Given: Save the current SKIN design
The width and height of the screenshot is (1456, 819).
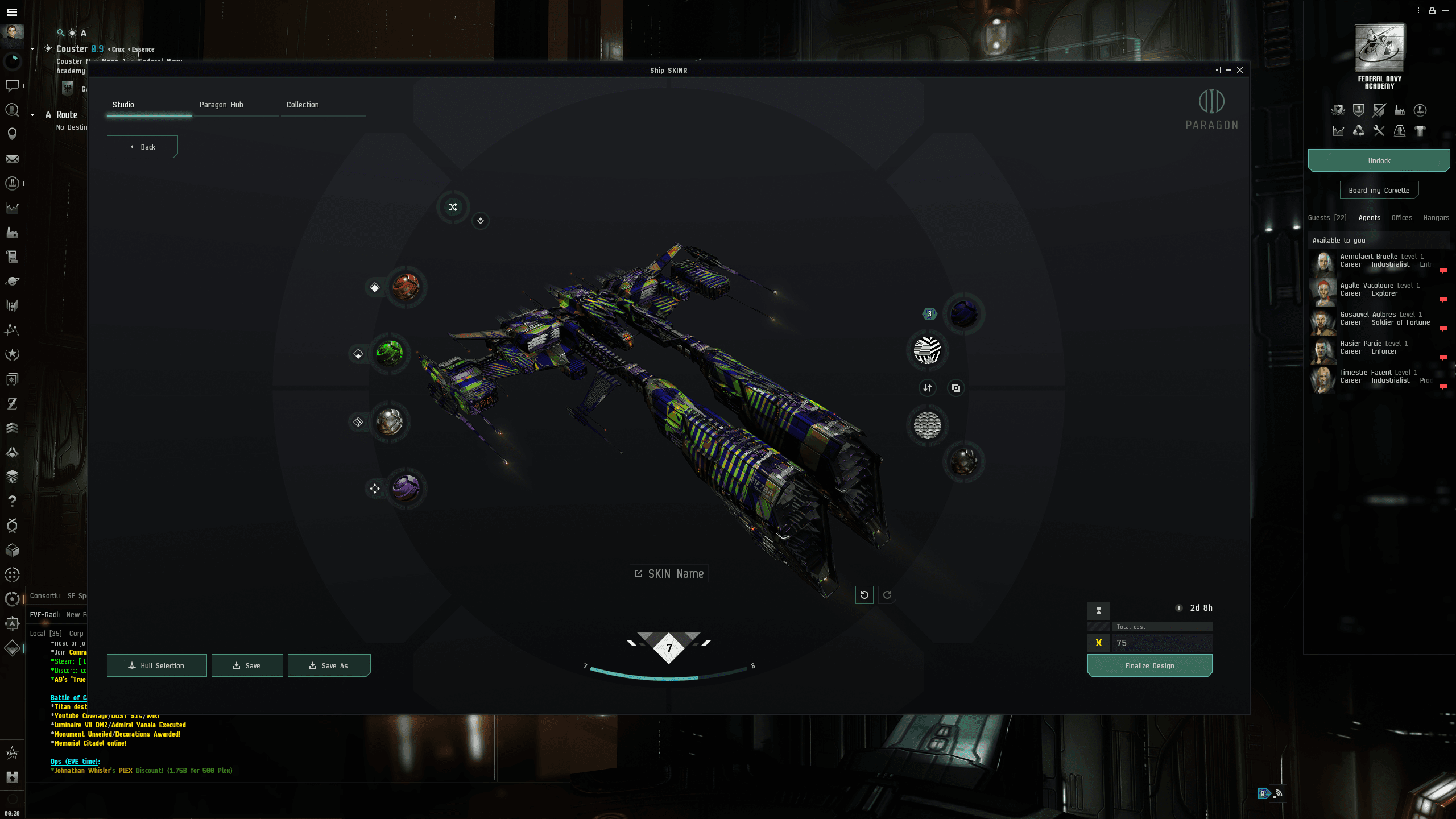Looking at the screenshot, I should (x=247, y=665).
